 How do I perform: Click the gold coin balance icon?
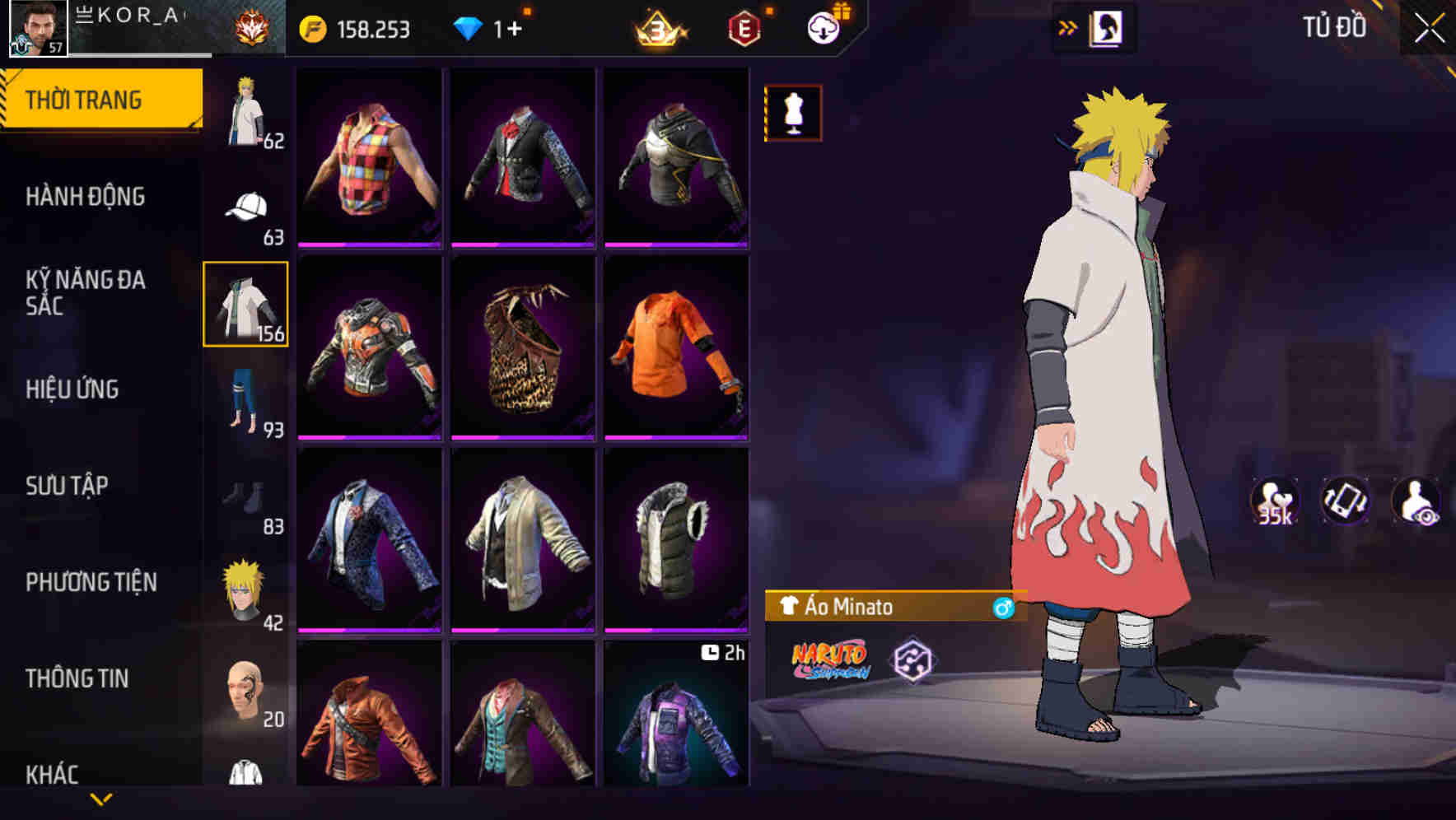pos(311,27)
